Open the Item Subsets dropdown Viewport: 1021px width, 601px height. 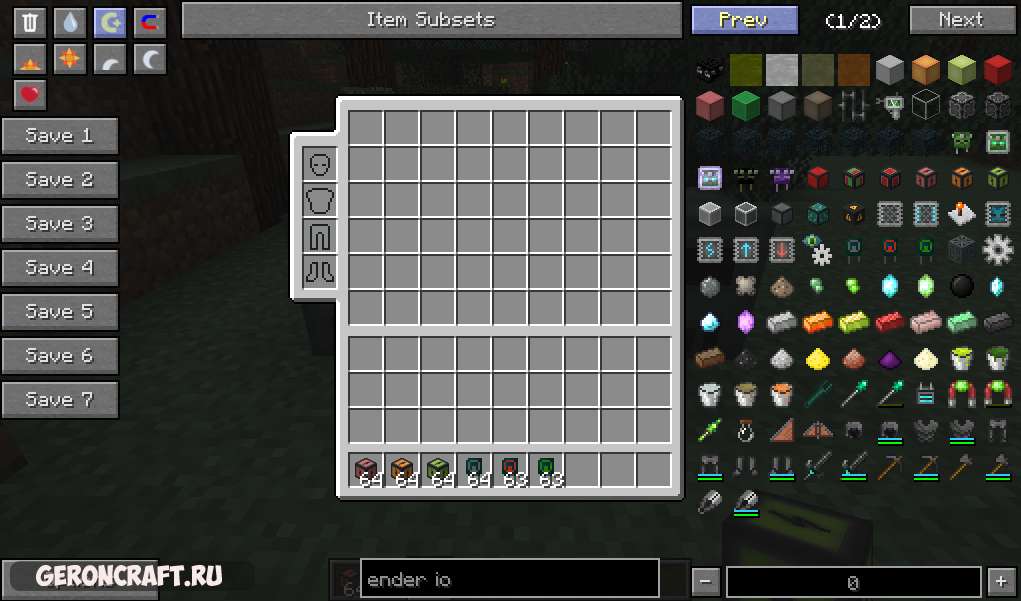[x=431, y=20]
